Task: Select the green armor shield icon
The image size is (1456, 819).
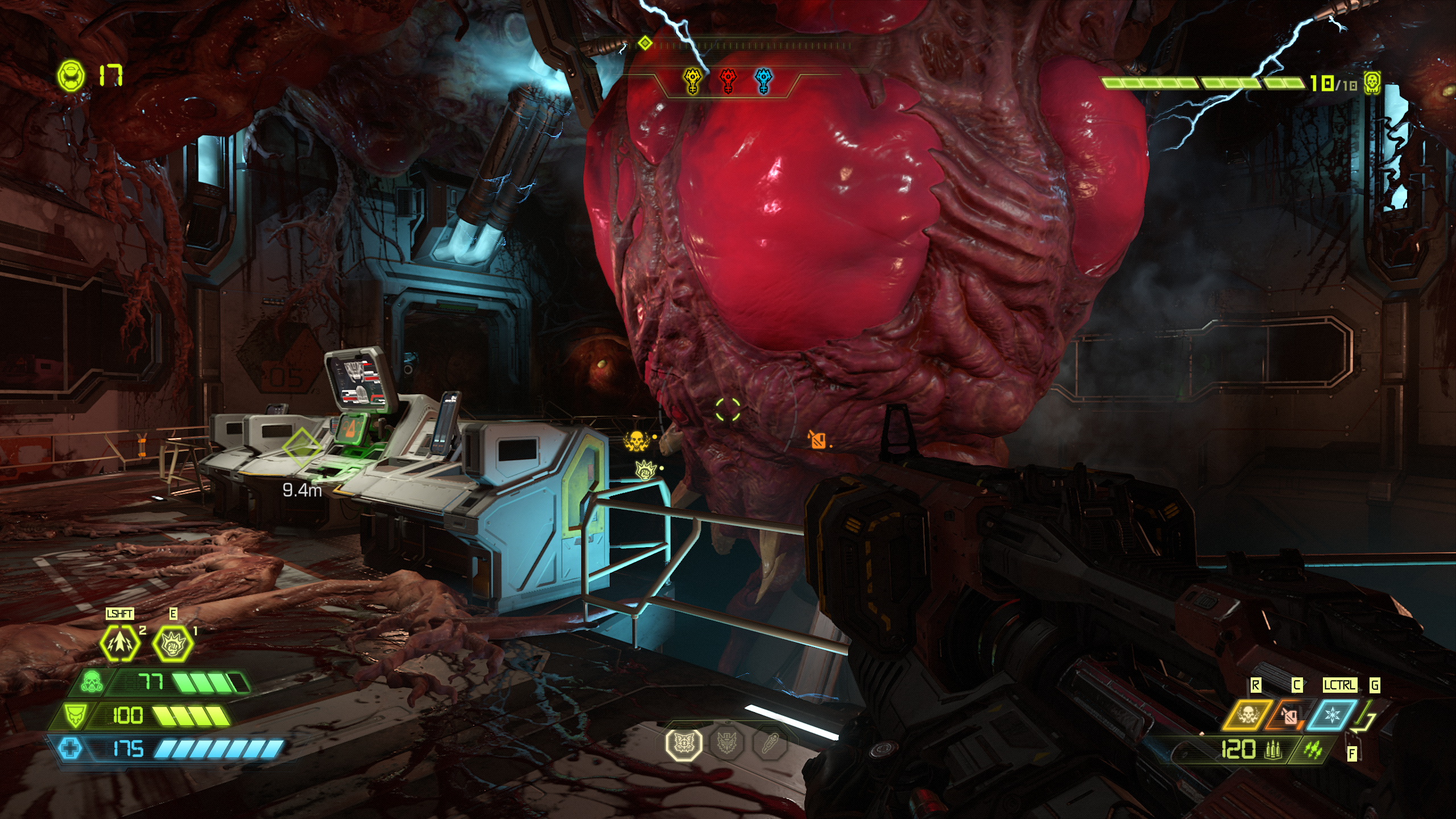Action: click(75, 715)
